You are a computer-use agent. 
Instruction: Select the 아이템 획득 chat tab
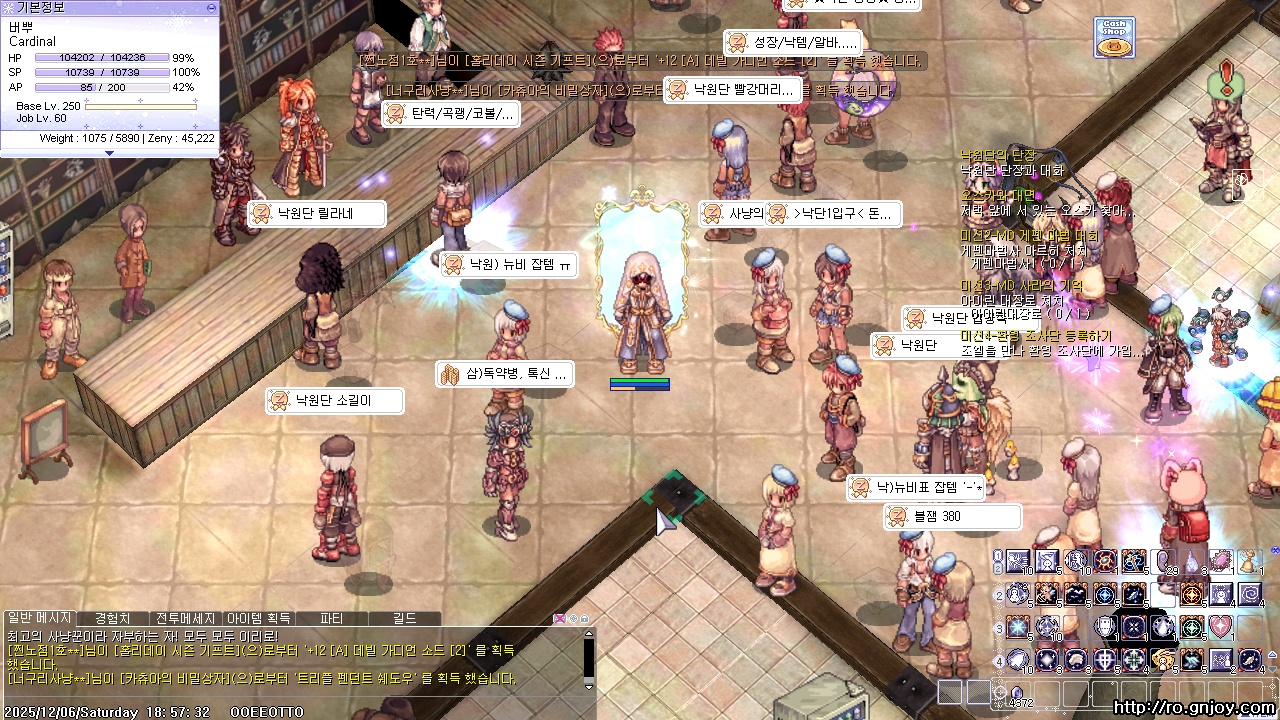[x=258, y=619]
